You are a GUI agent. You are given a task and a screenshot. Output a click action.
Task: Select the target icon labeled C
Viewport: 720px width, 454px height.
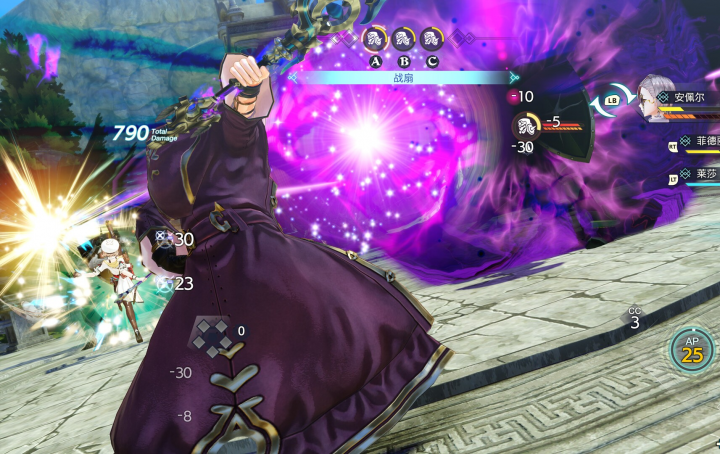(x=431, y=41)
